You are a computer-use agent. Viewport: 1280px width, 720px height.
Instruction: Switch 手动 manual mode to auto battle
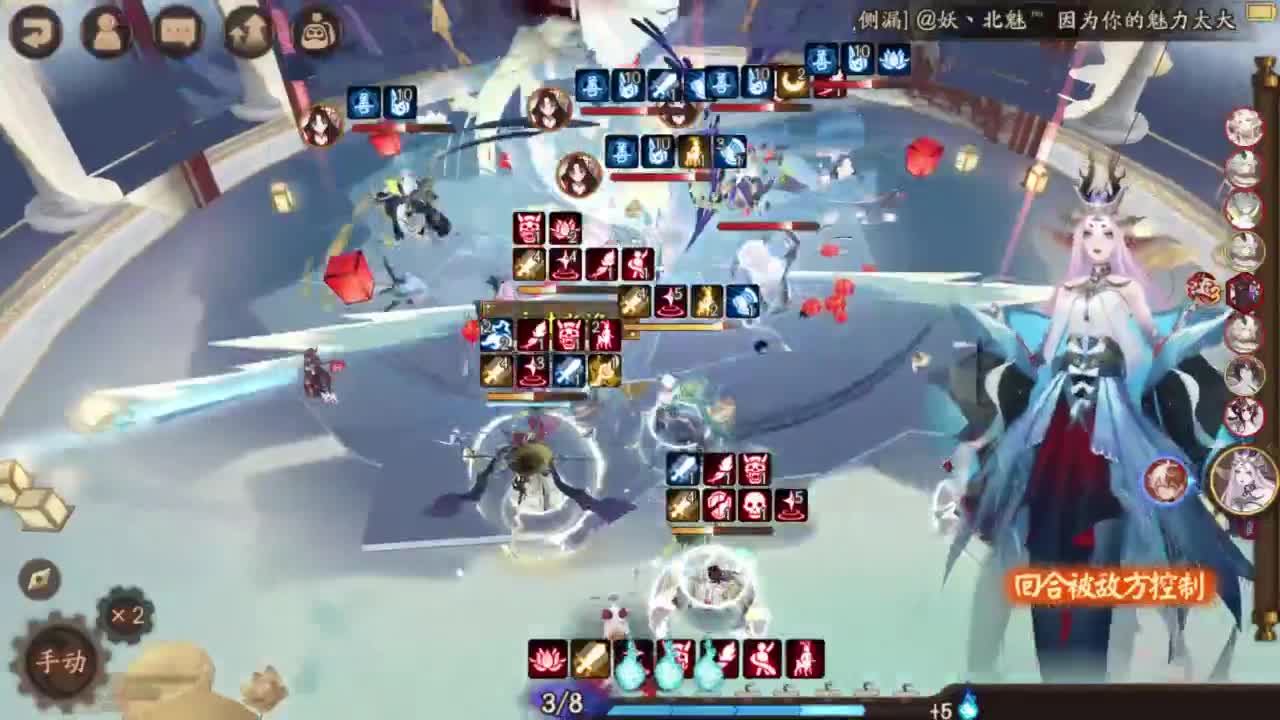click(60, 660)
